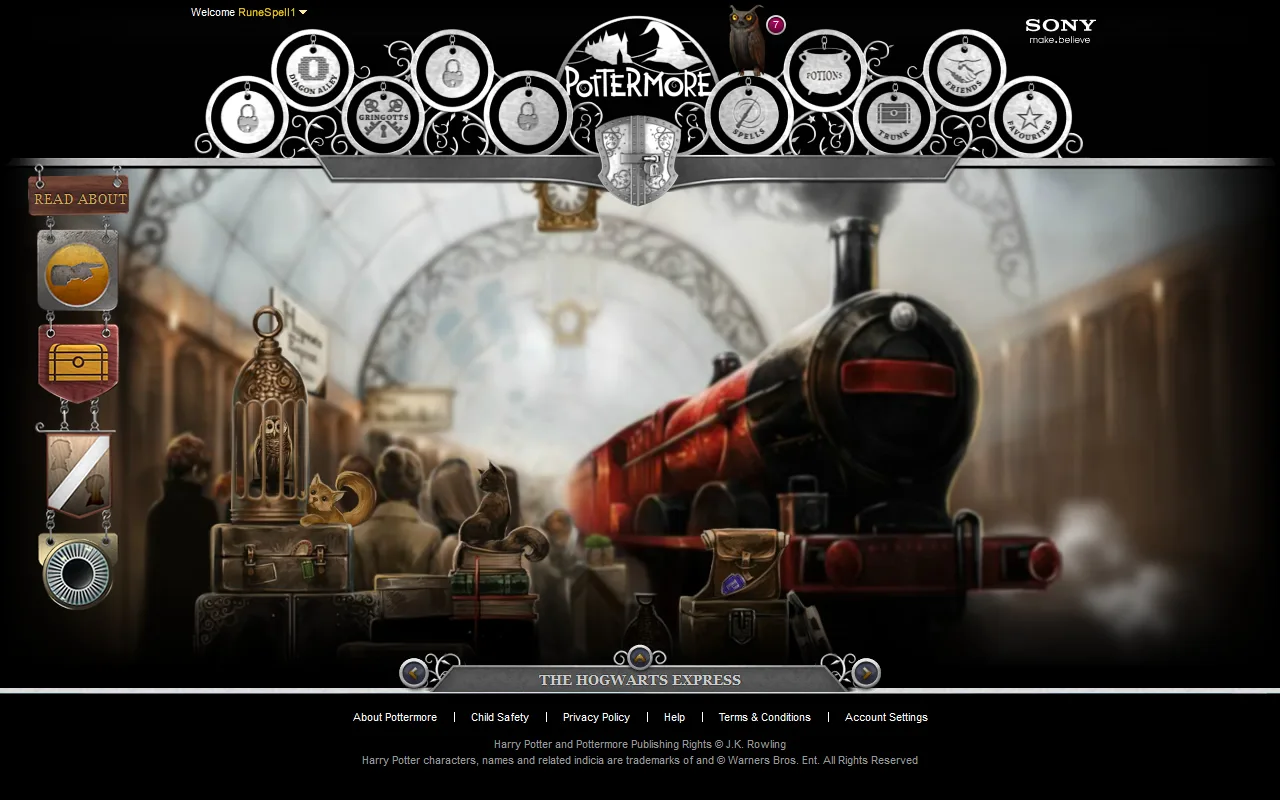Open Account Settings

[886, 717]
